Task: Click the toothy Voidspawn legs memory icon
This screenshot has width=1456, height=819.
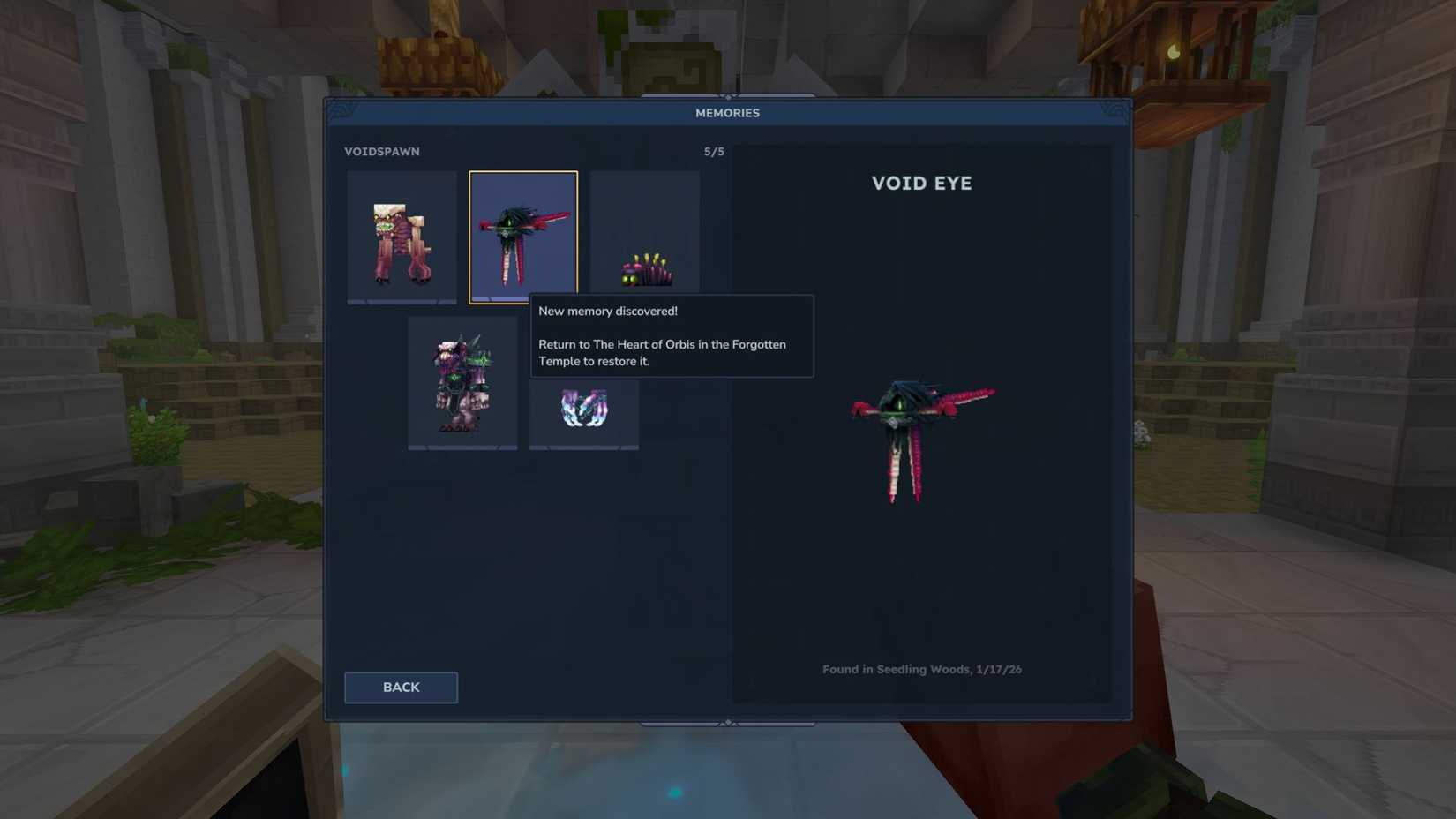Action: pos(402,234)
